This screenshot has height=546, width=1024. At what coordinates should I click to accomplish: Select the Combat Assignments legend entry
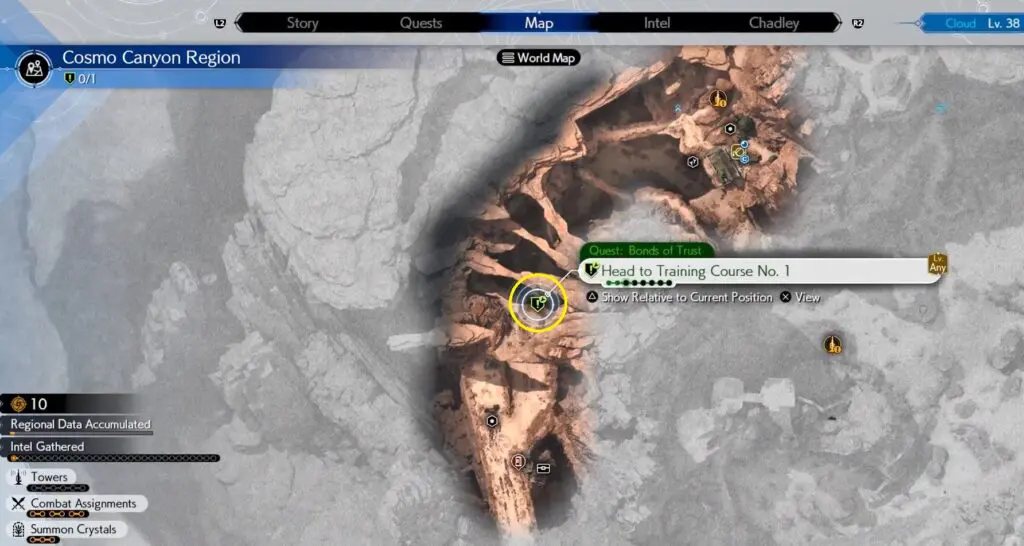click(83, 503)
